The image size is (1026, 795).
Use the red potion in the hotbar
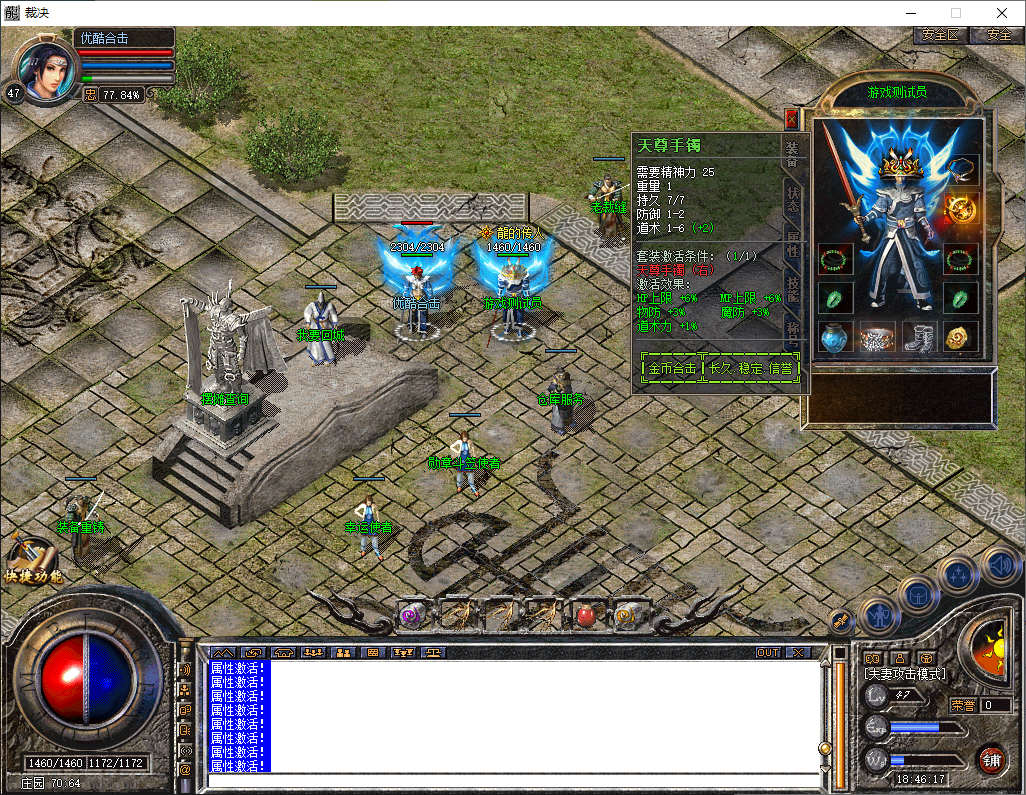pos(586,616)
